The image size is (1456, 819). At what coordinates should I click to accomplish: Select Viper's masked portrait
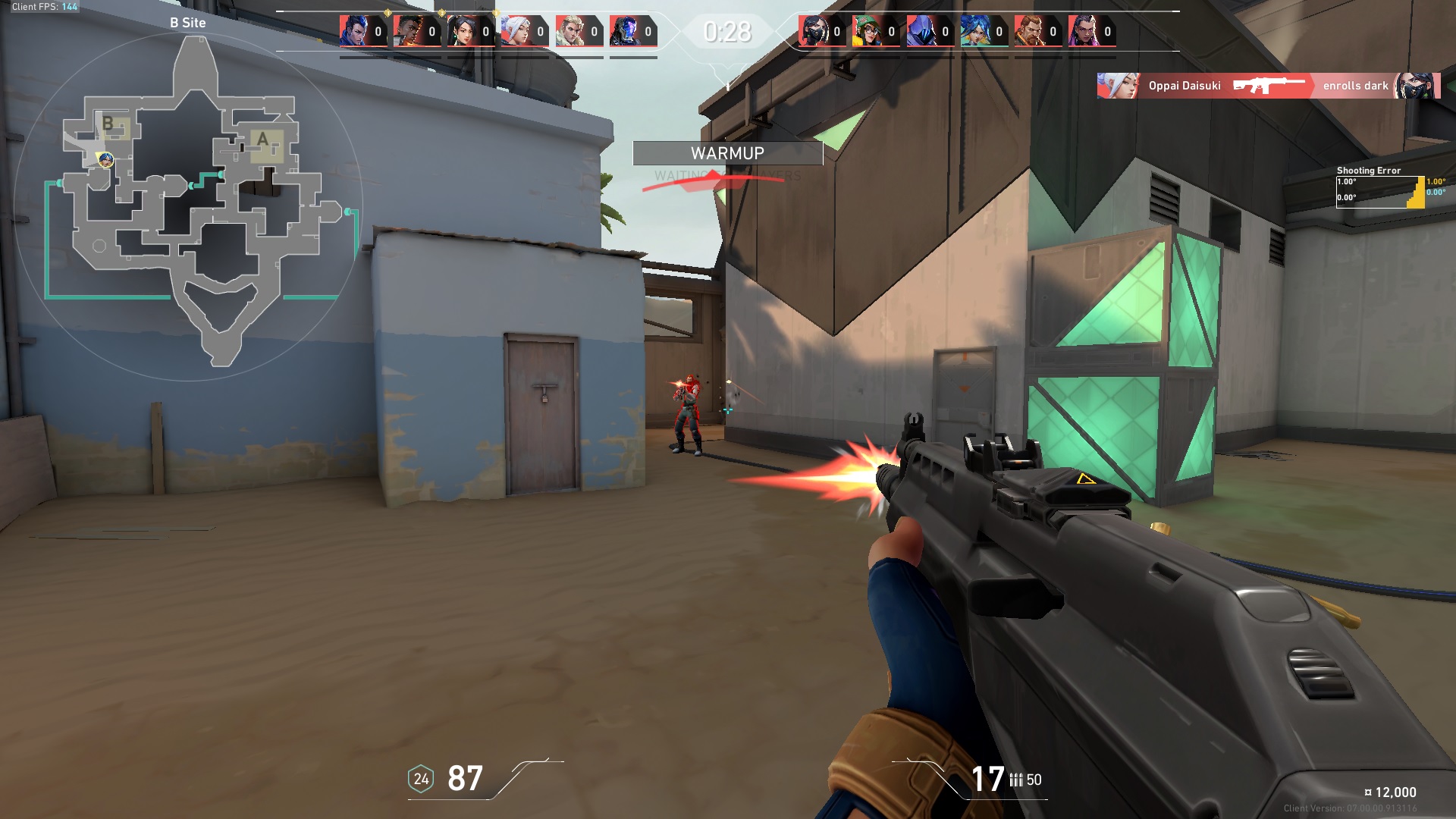tap(812, 32)
